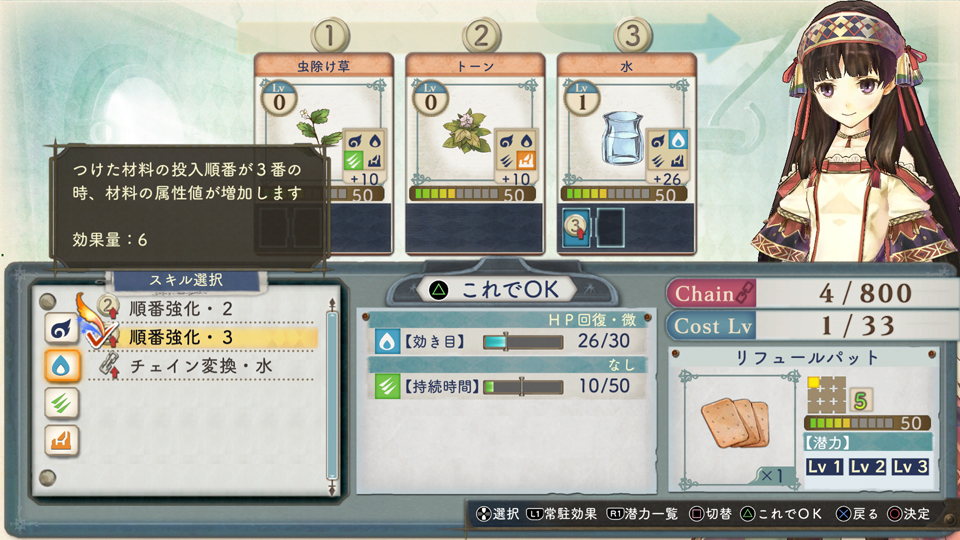Select the Lv 3 potential slot

coord(910,467)
